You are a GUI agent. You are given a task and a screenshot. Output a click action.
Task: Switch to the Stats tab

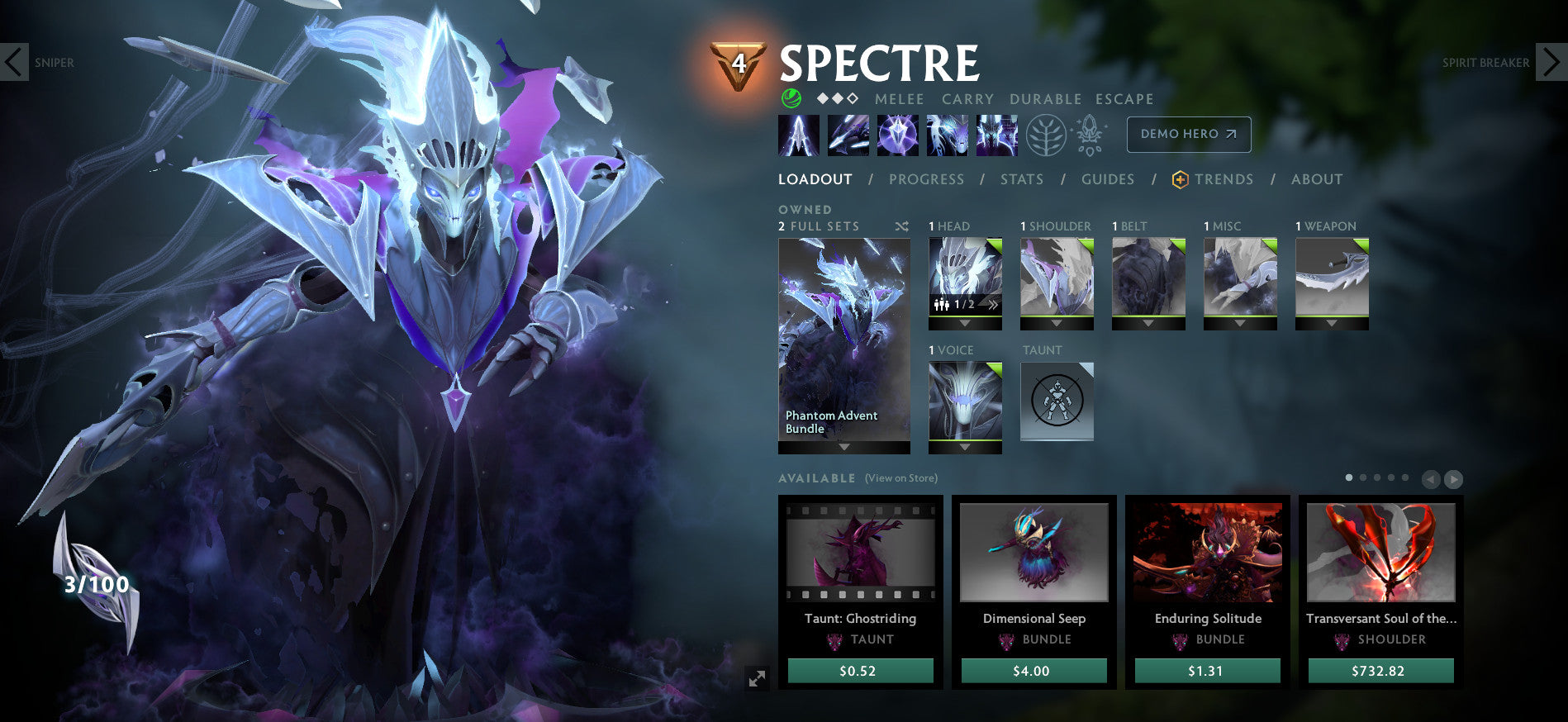[x=1022, y=179]
